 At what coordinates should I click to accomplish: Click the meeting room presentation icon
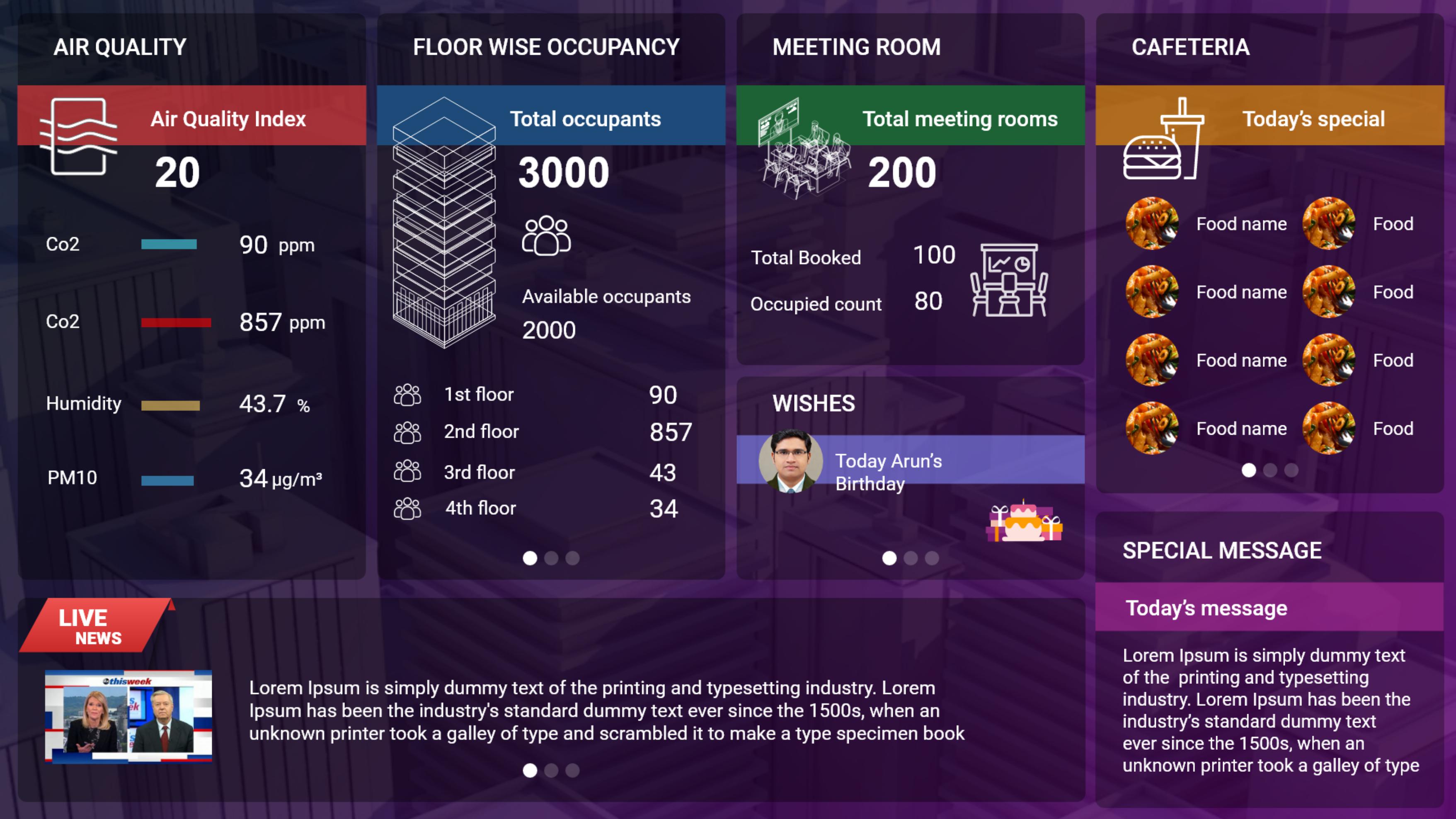1009,280
